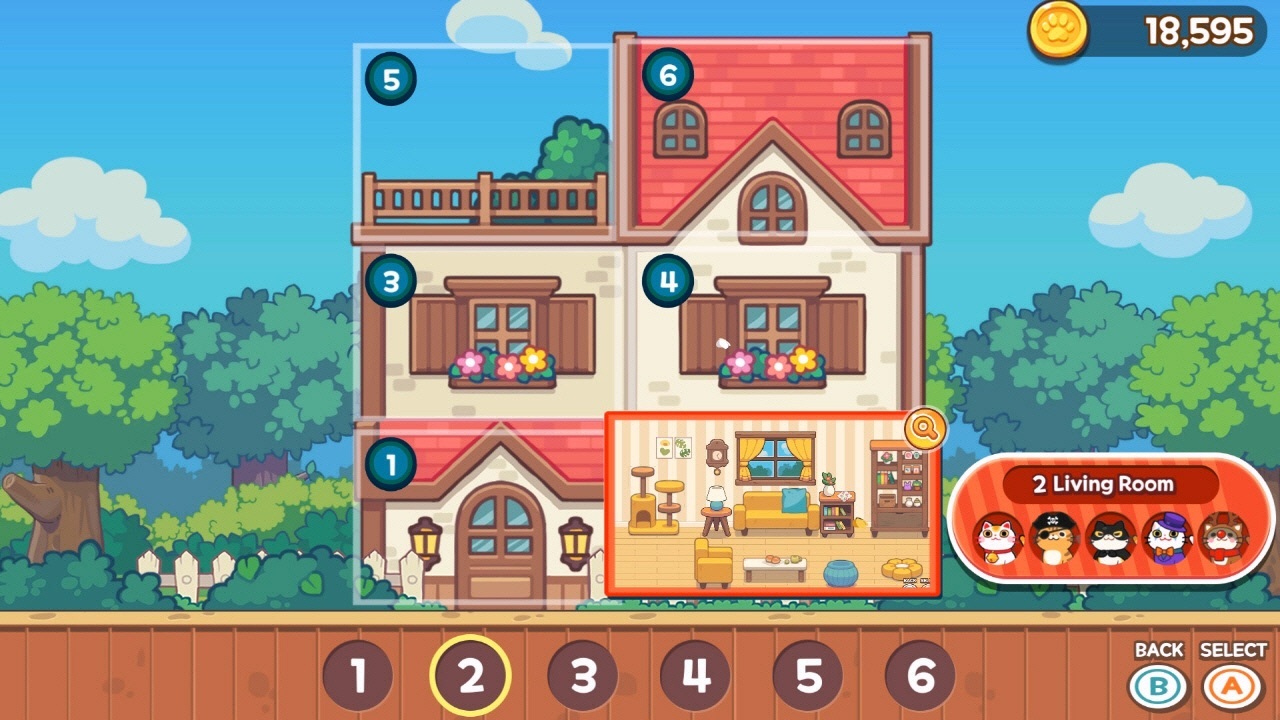
Task: Click room badge 6 on the attic
Action: click(668, 74)
